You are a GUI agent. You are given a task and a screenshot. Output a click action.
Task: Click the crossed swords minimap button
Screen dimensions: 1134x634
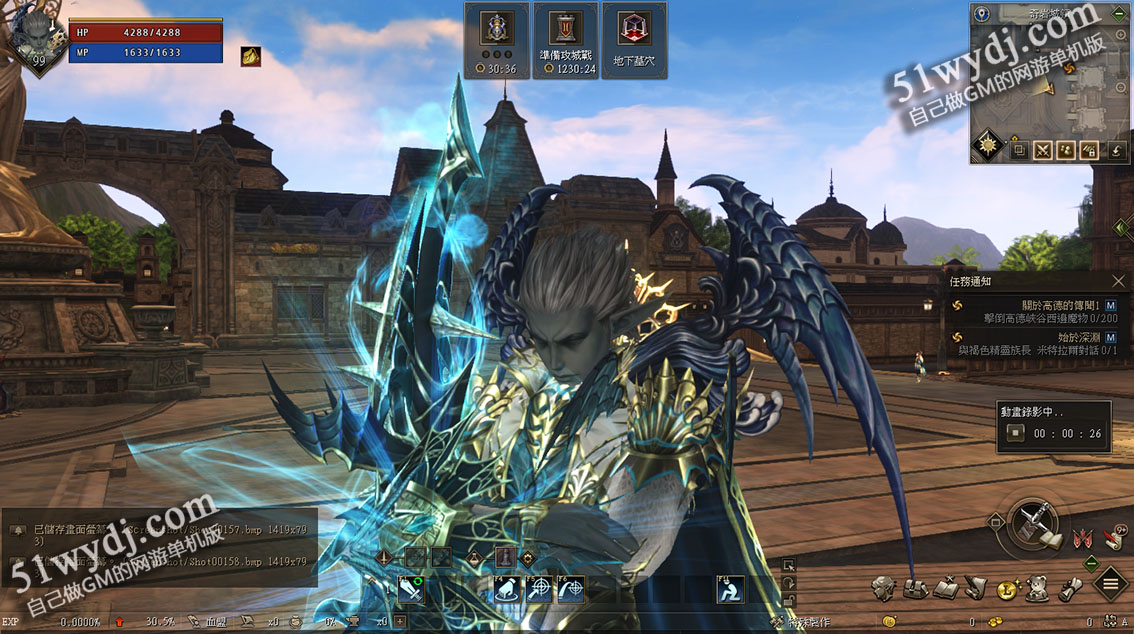[1043, 151]
